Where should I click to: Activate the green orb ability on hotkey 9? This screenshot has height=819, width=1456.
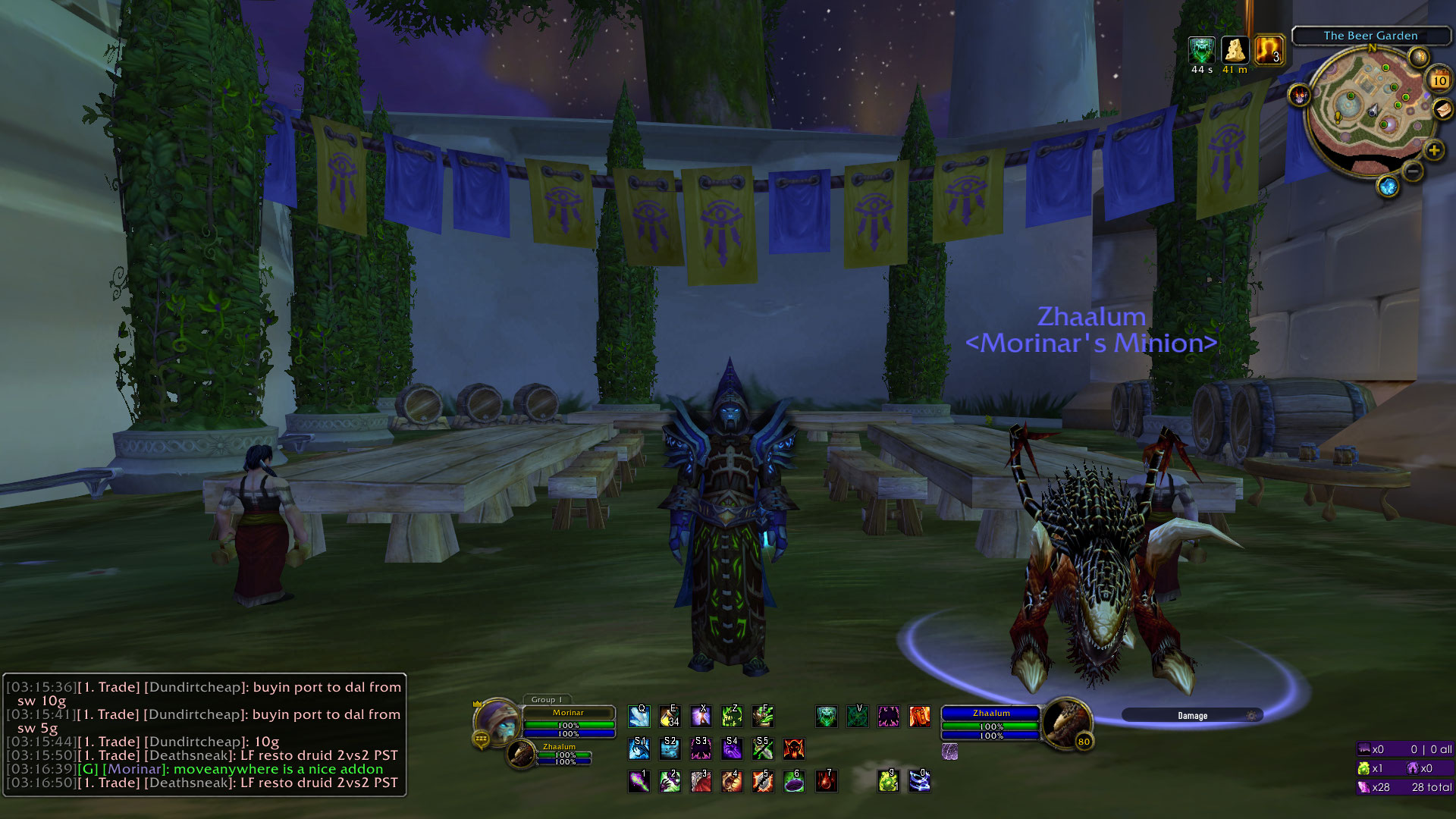tap(888, 781)
